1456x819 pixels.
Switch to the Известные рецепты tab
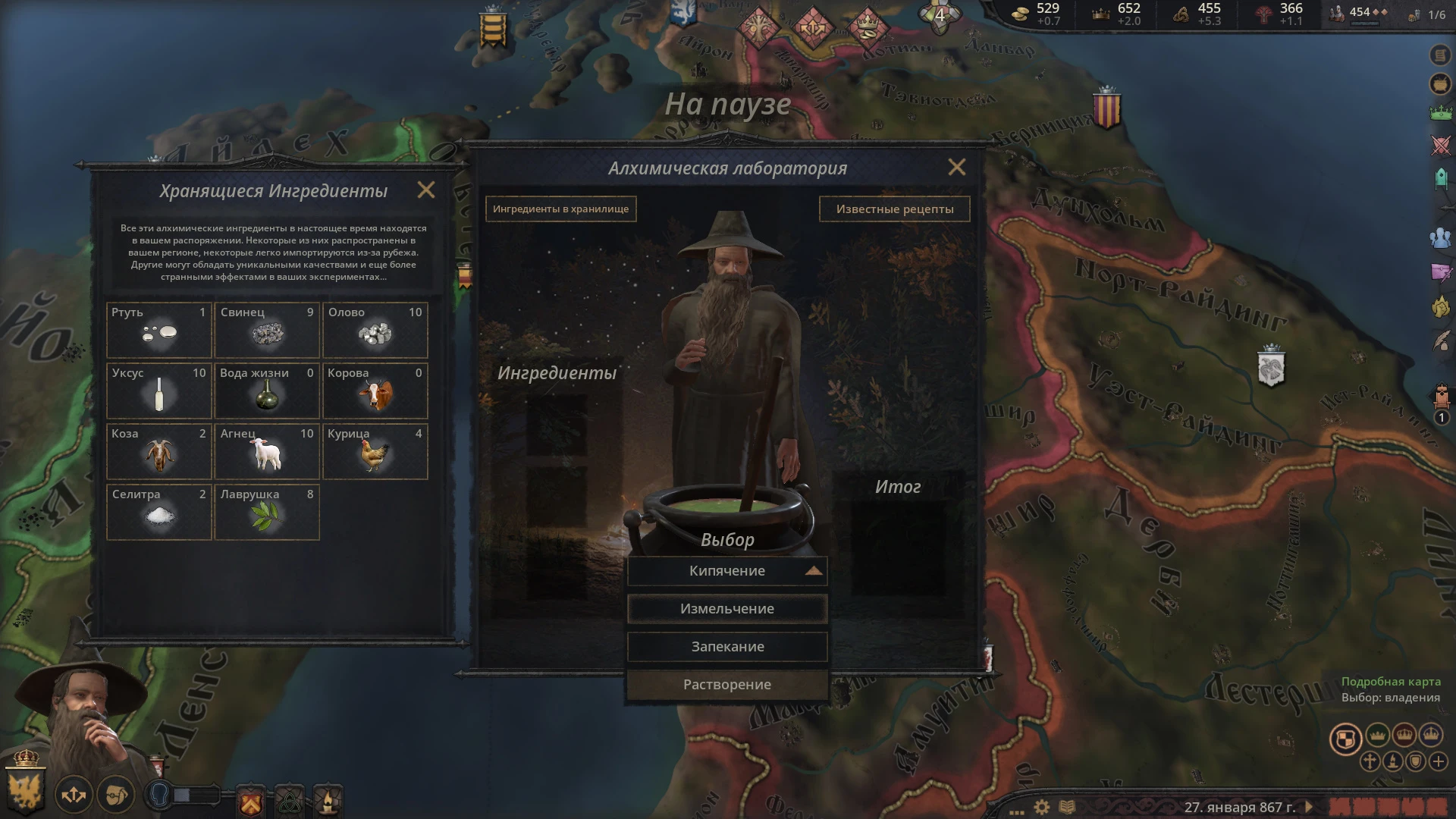click(x=895, y=209)
